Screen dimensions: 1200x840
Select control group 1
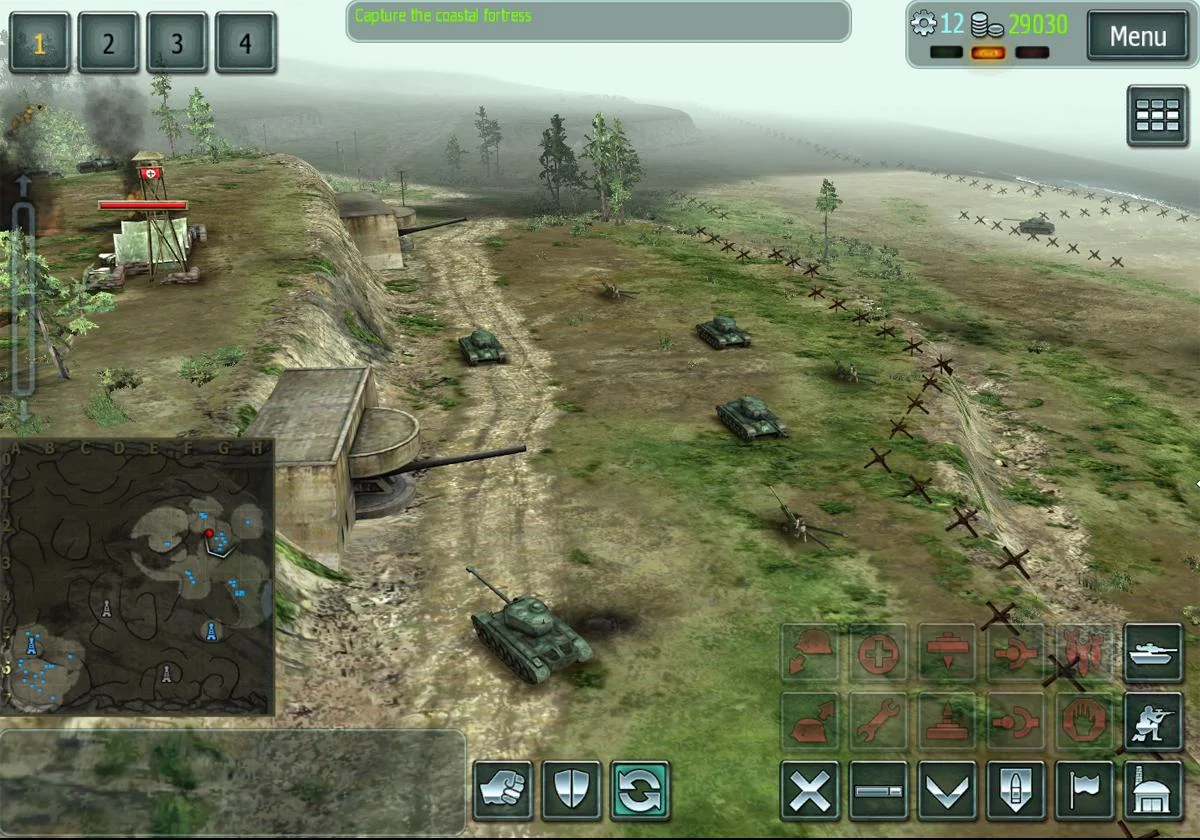(x=40, y=43)
